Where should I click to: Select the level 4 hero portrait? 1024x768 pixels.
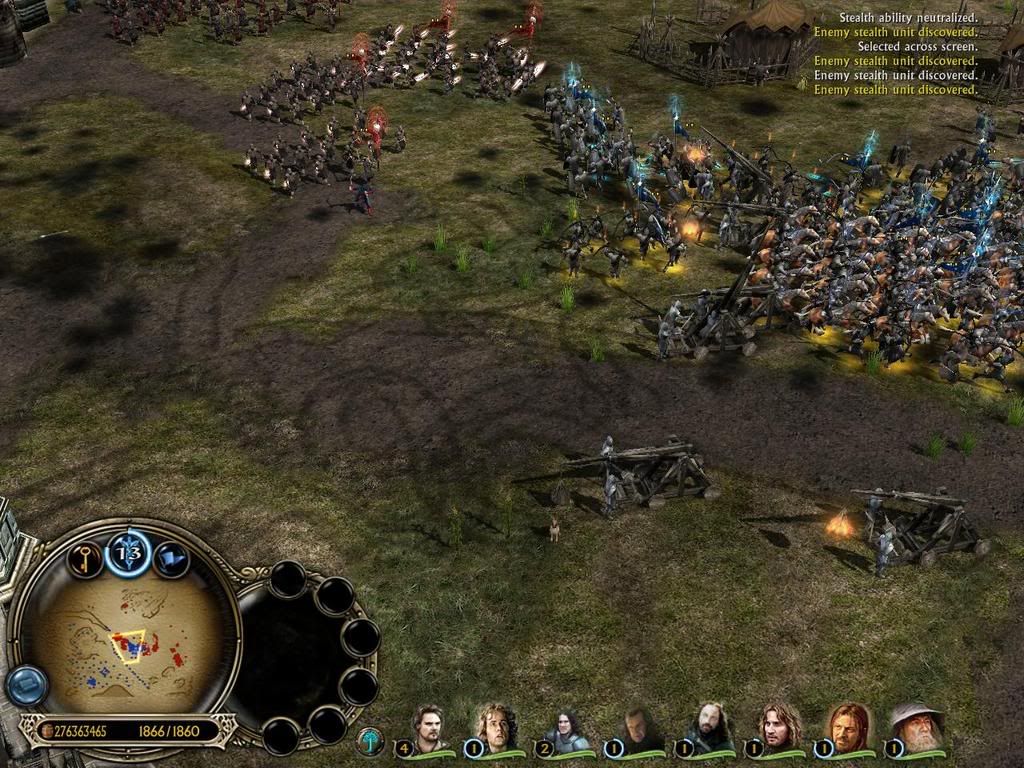(x=430, y=727)
